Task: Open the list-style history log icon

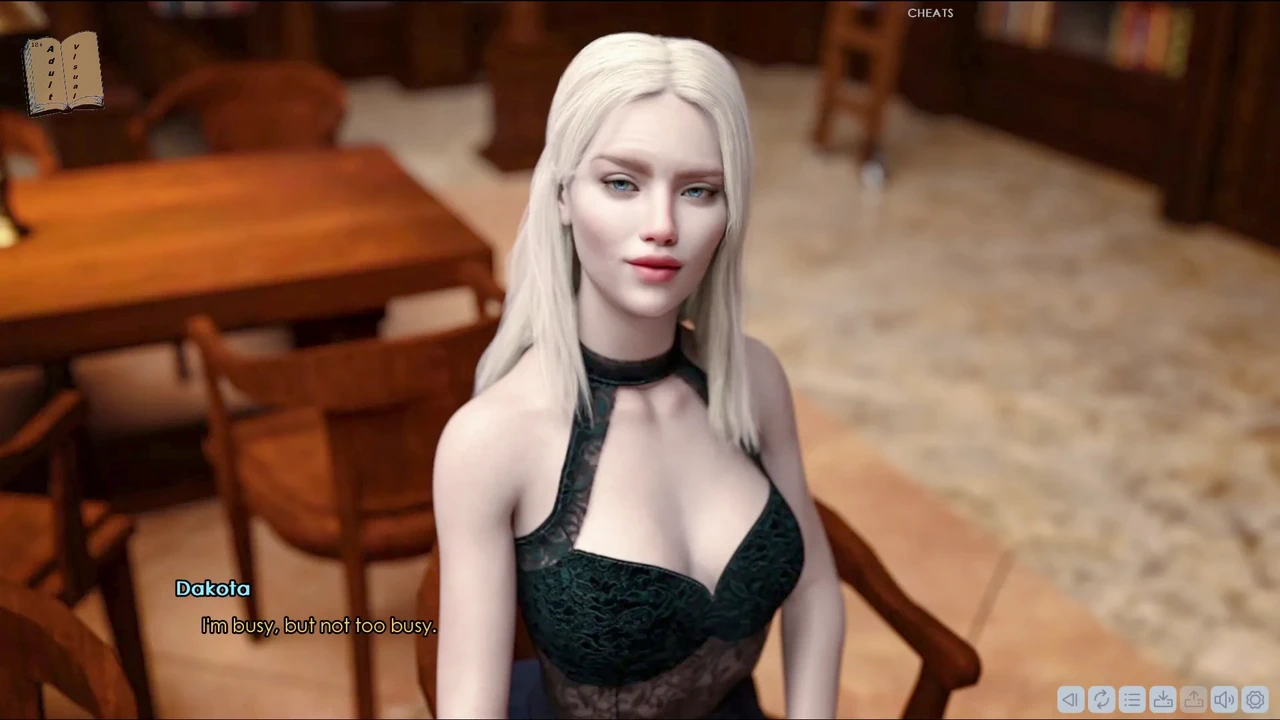Action: pos(1132,700)
